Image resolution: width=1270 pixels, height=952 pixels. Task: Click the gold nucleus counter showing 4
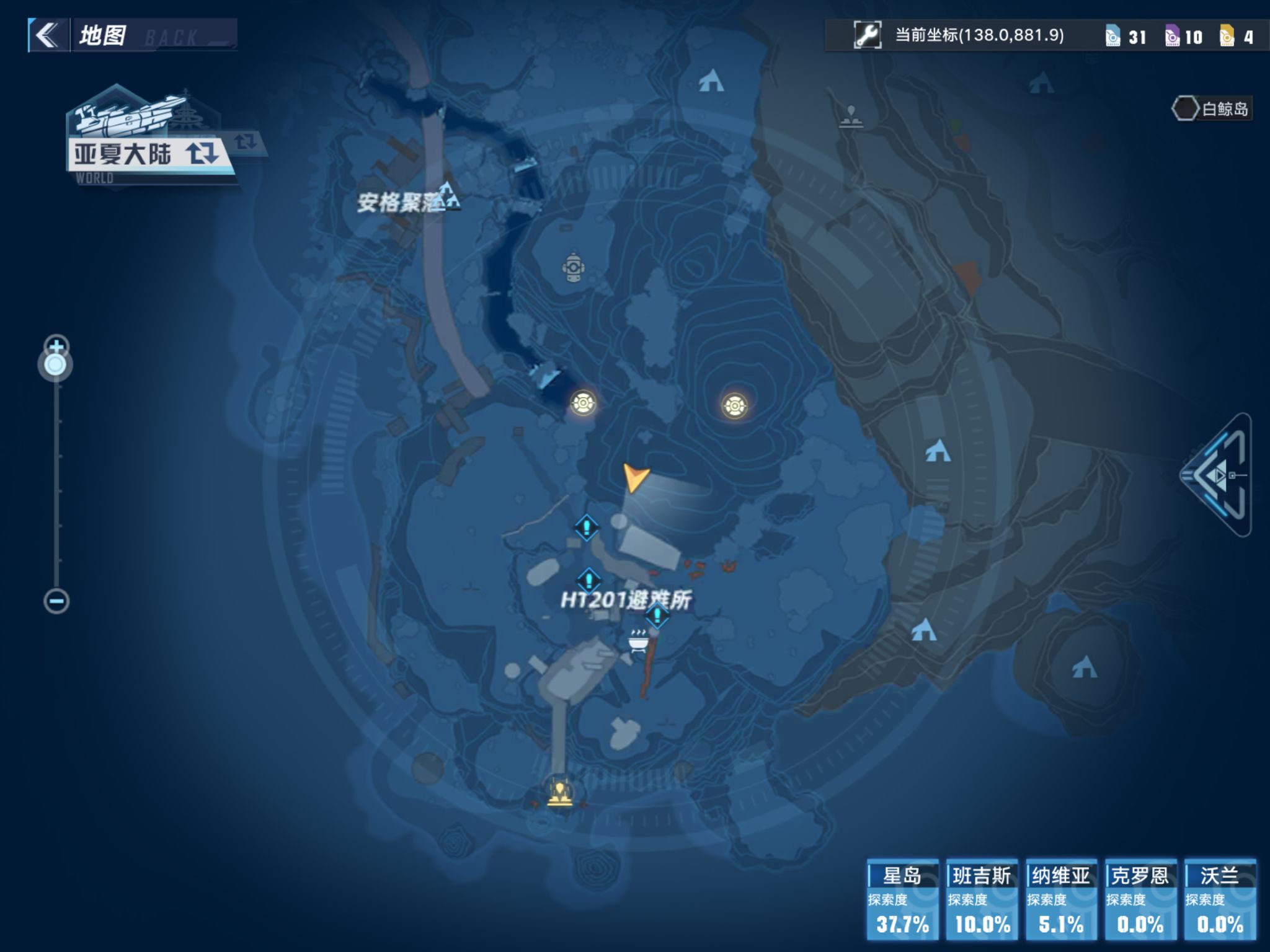[1238, 37]
